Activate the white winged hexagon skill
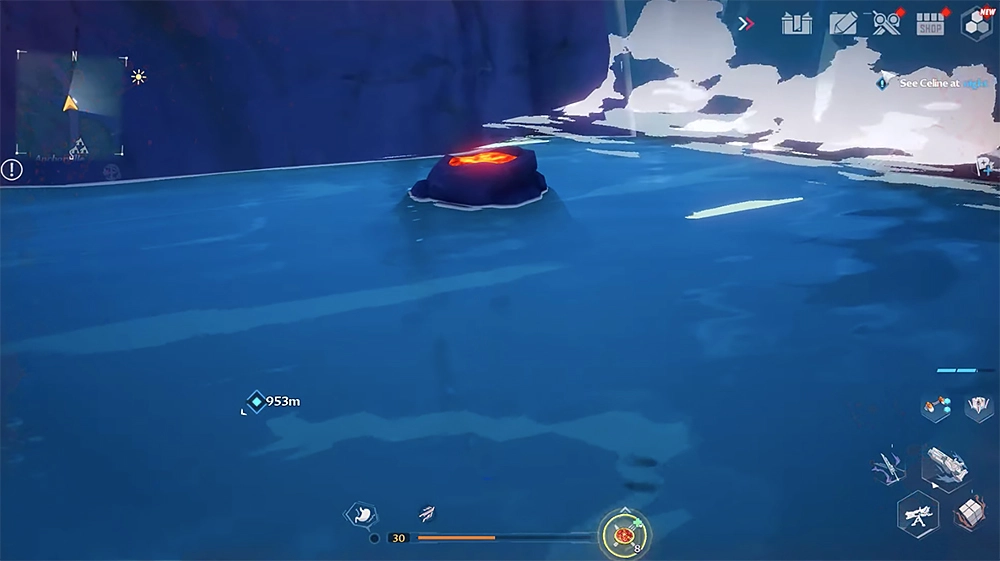This screenshot has width=1000, height=561. coord(978,407)
